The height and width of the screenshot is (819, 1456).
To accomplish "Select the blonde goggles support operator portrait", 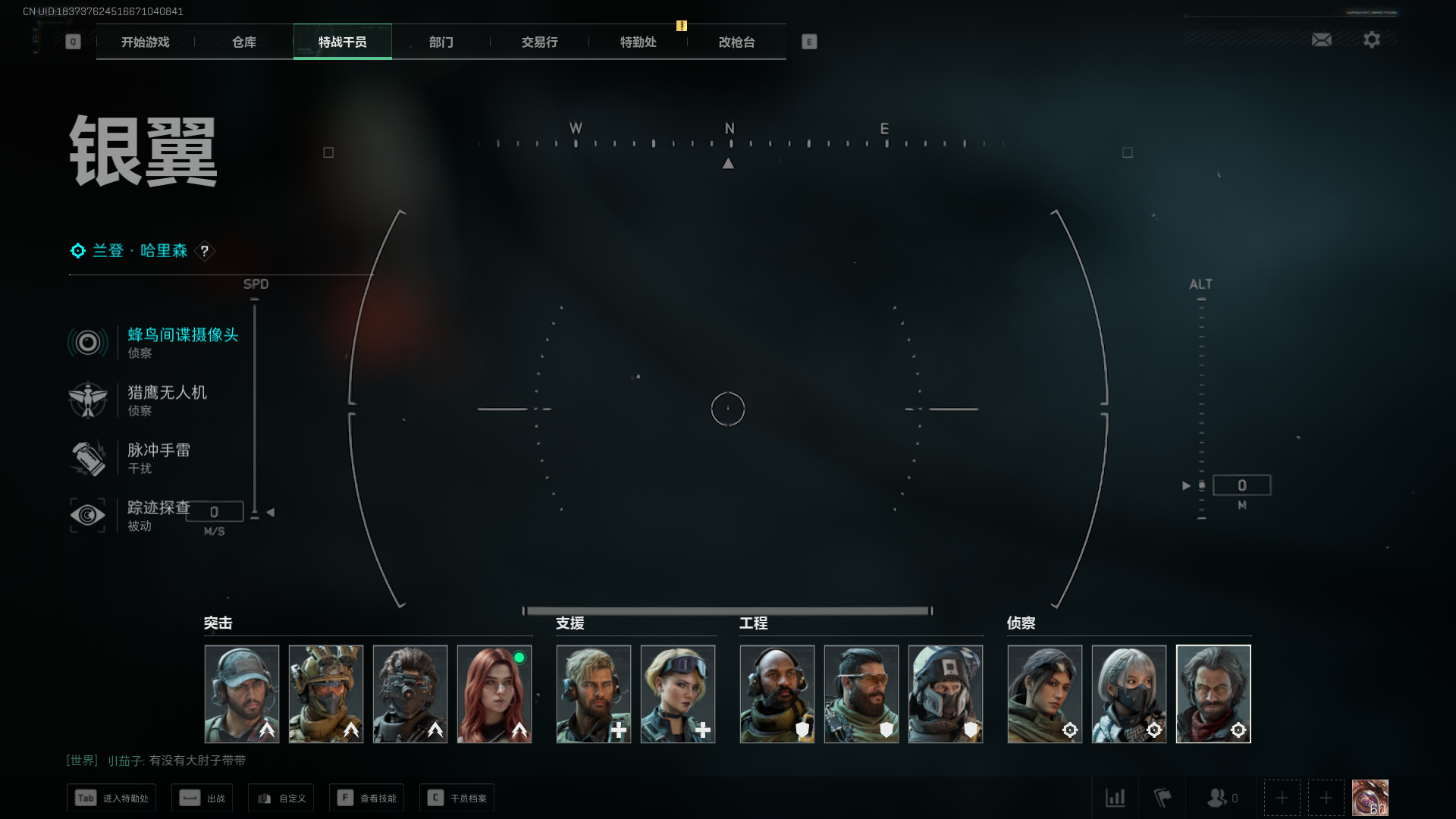I will coord(678,694).
